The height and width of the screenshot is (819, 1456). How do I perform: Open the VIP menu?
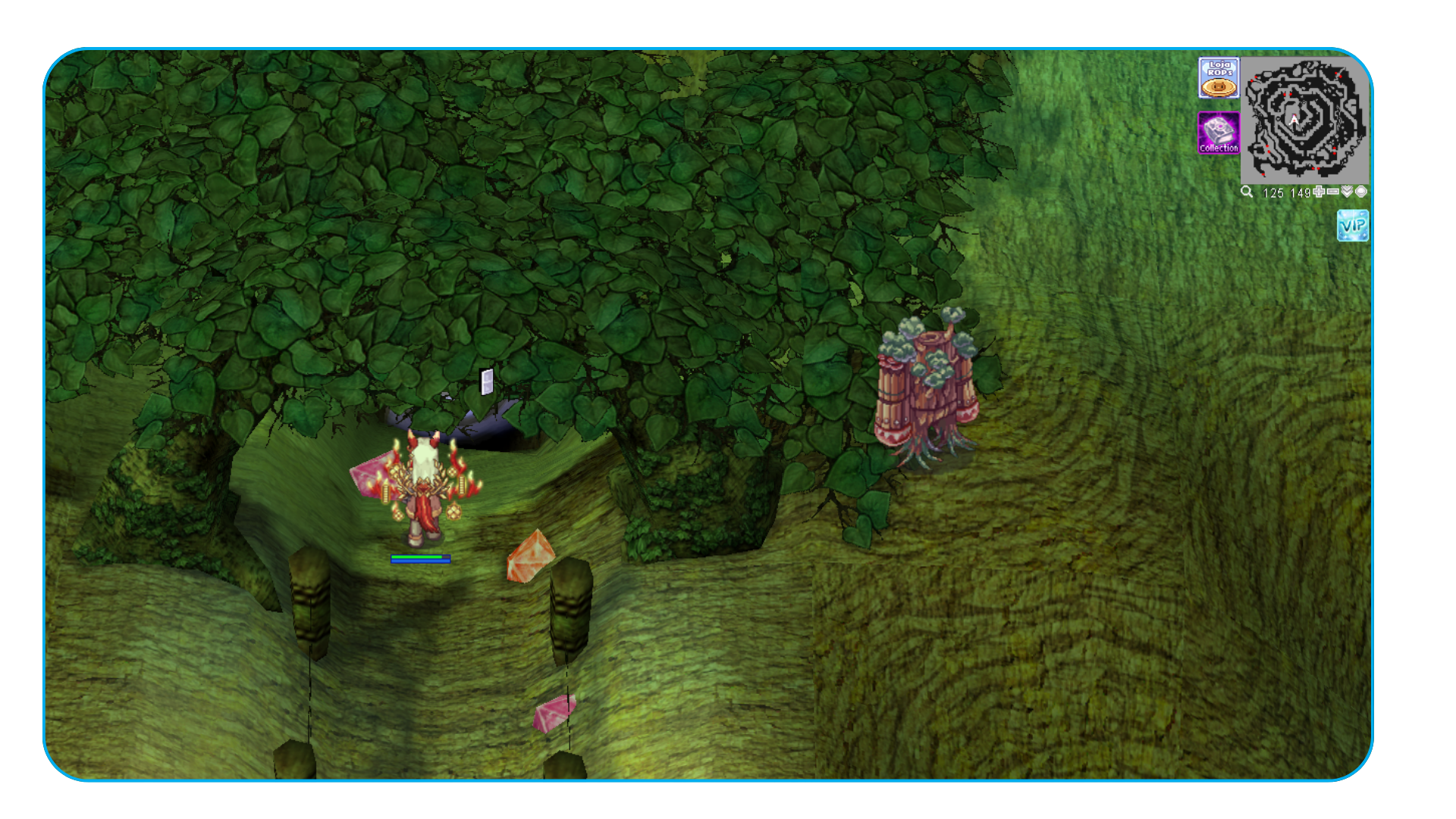[1353, 226]
